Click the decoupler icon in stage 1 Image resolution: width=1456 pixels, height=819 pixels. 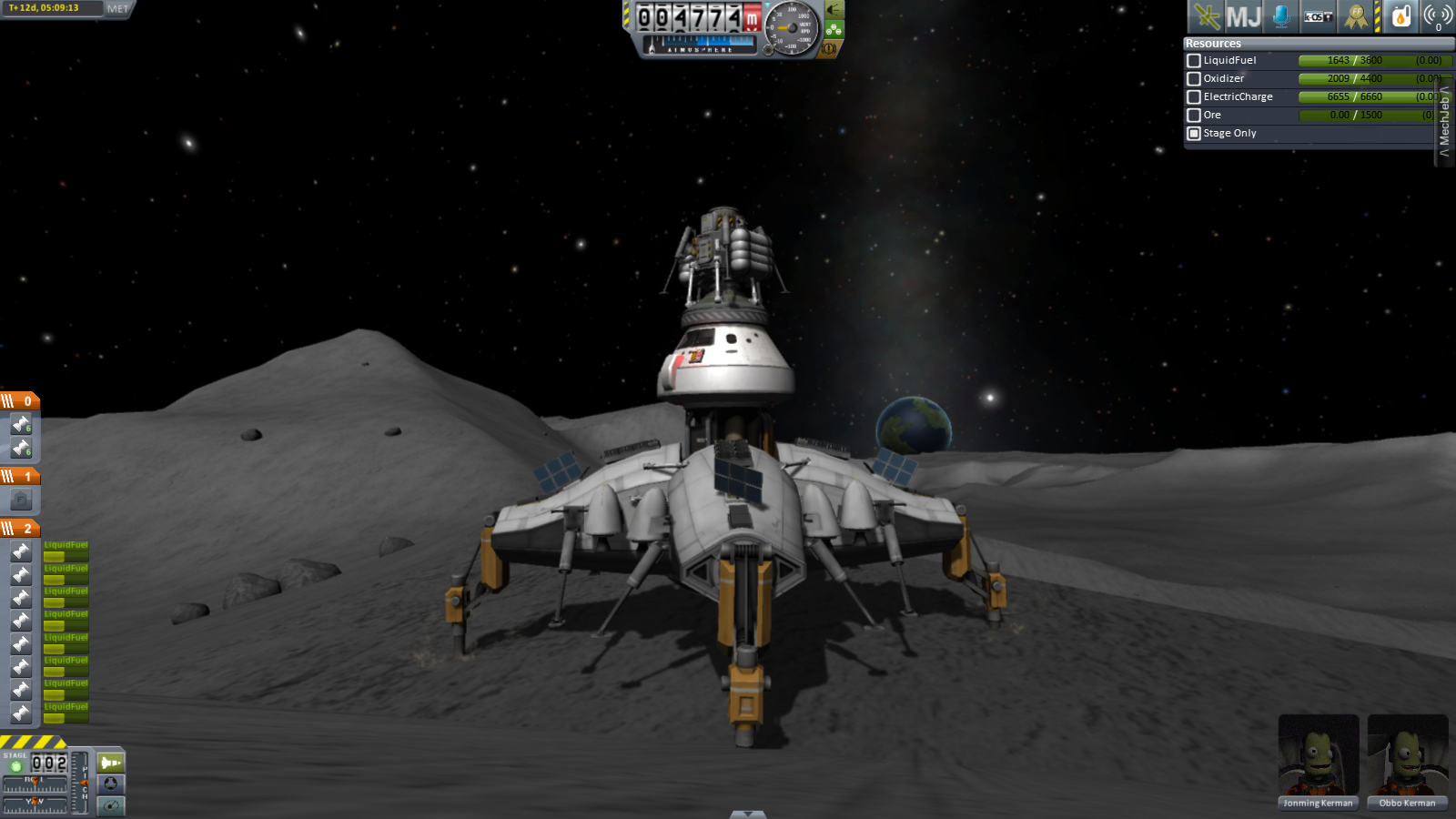click(20, 498)
